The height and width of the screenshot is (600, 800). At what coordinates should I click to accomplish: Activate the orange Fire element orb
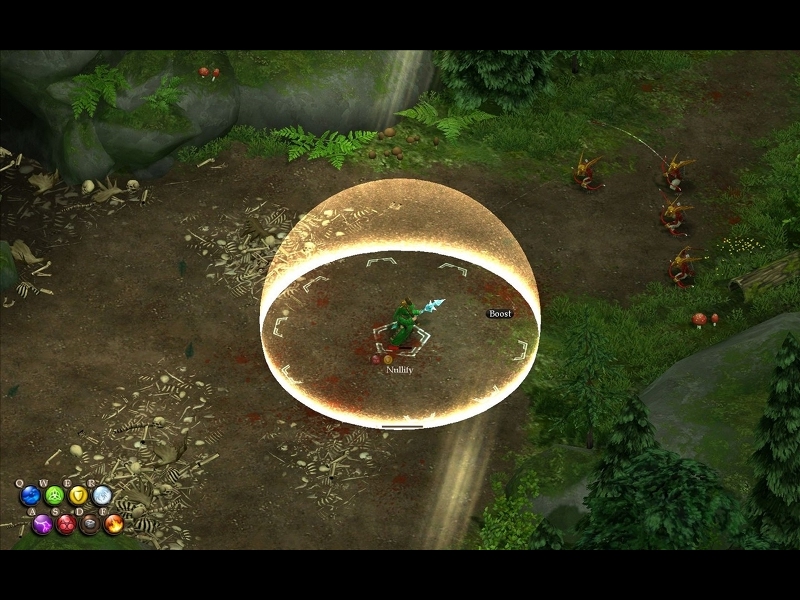pyautogui.click(x=113, y=524)
